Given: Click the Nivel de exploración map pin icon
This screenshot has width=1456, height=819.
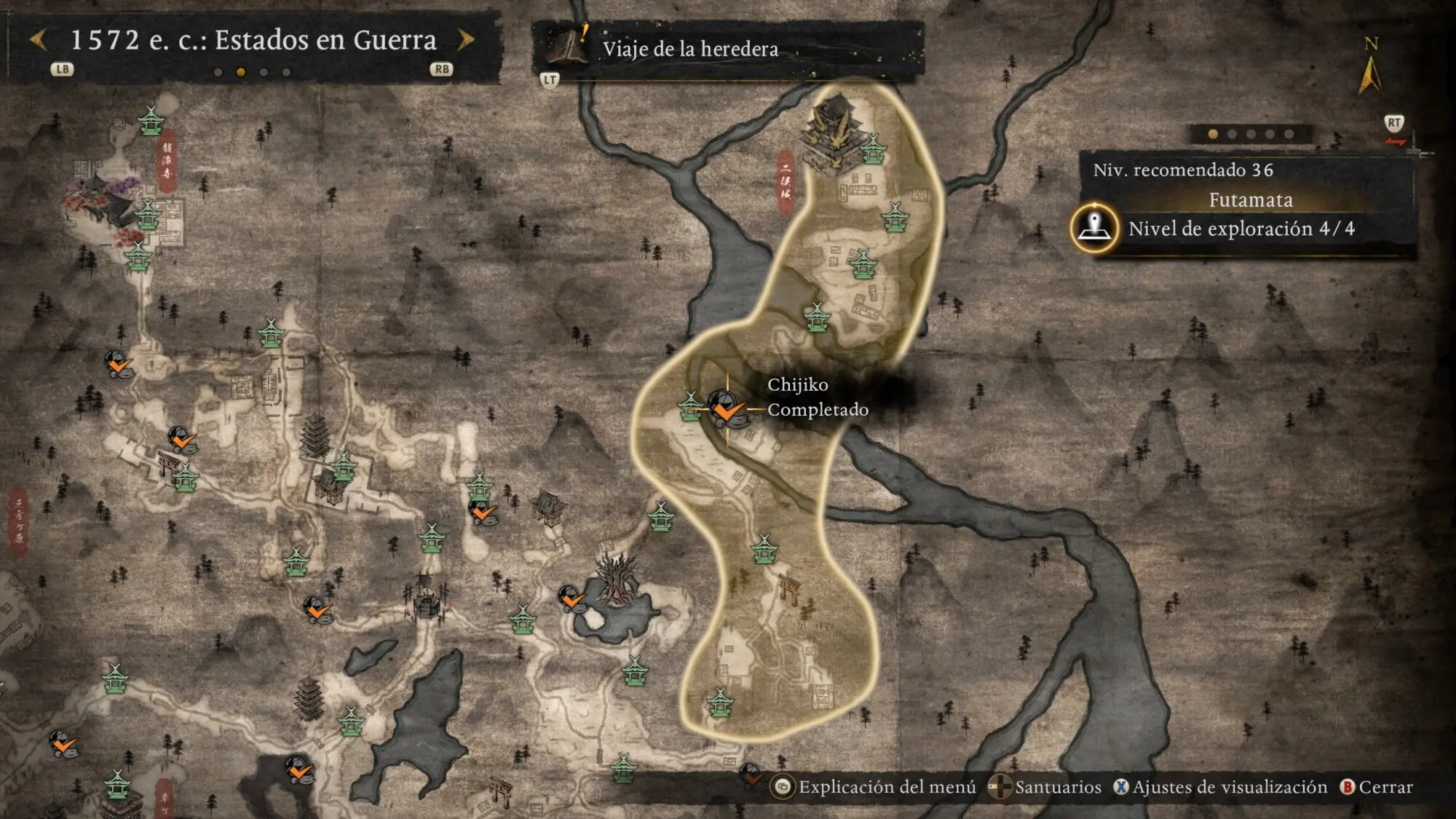Looking at the screenshot, I should pos(1093,228).
